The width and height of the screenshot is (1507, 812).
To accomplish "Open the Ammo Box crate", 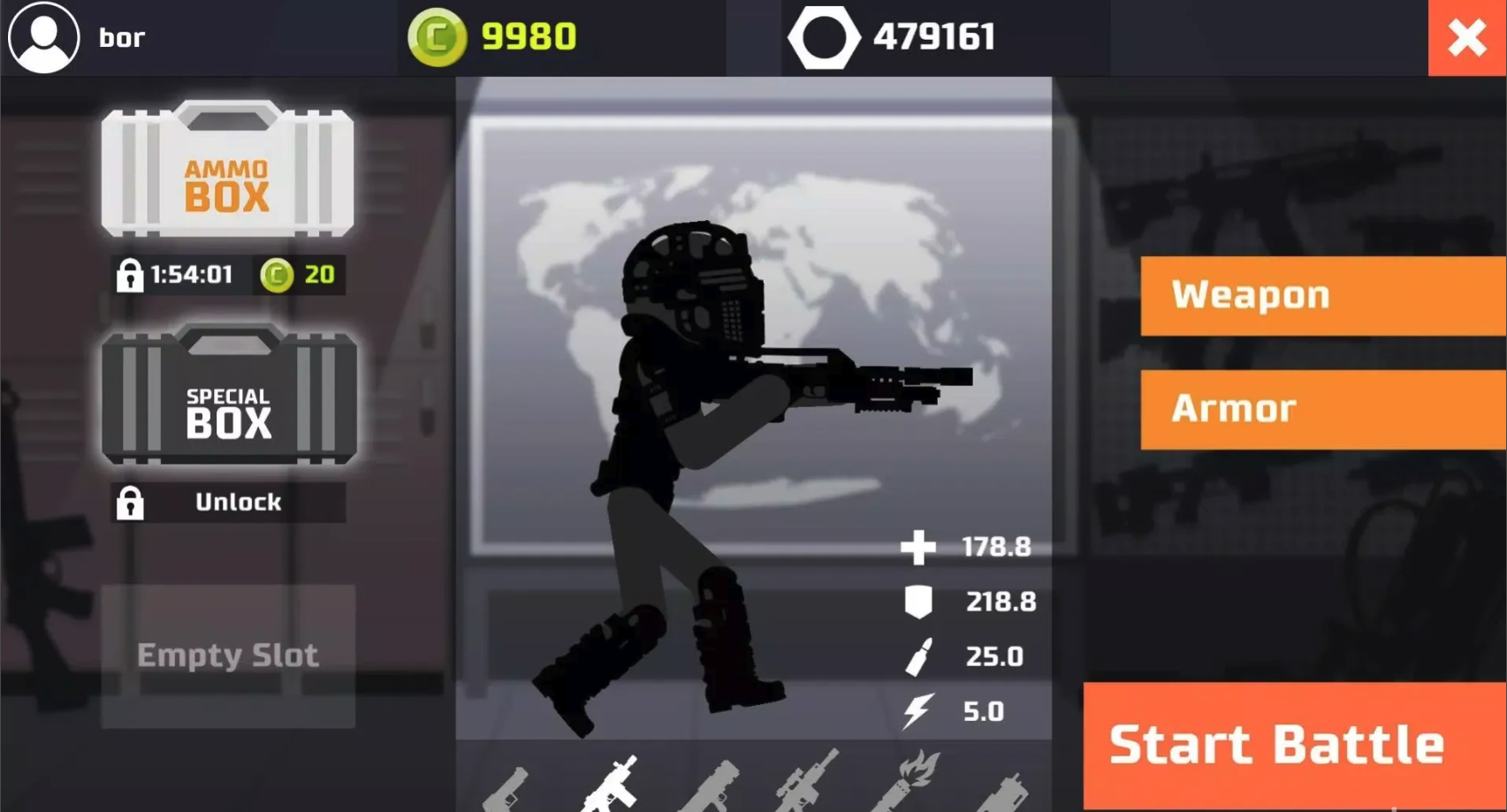I will pos(227,170).
